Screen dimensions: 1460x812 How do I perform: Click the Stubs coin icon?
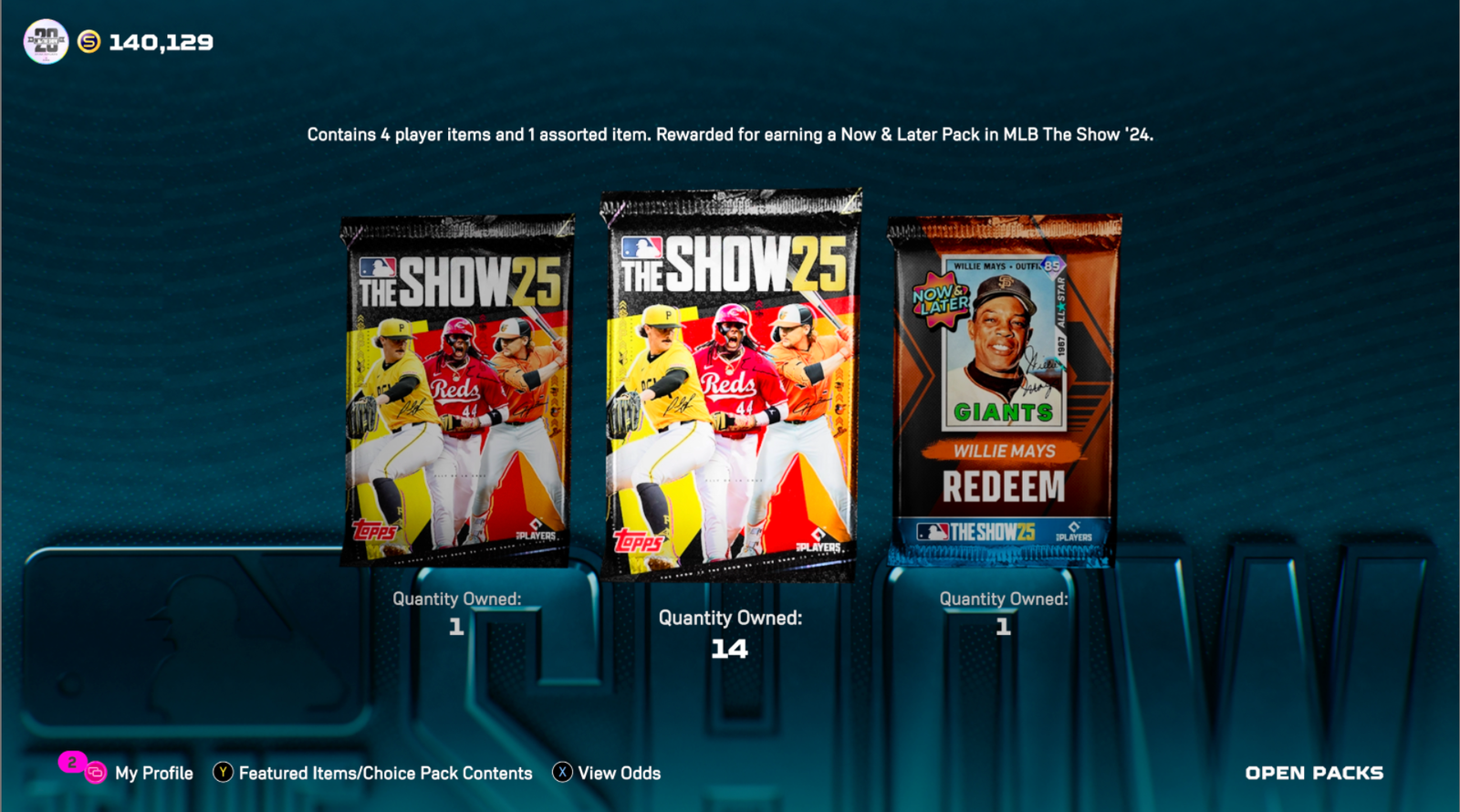pos(89,41)
